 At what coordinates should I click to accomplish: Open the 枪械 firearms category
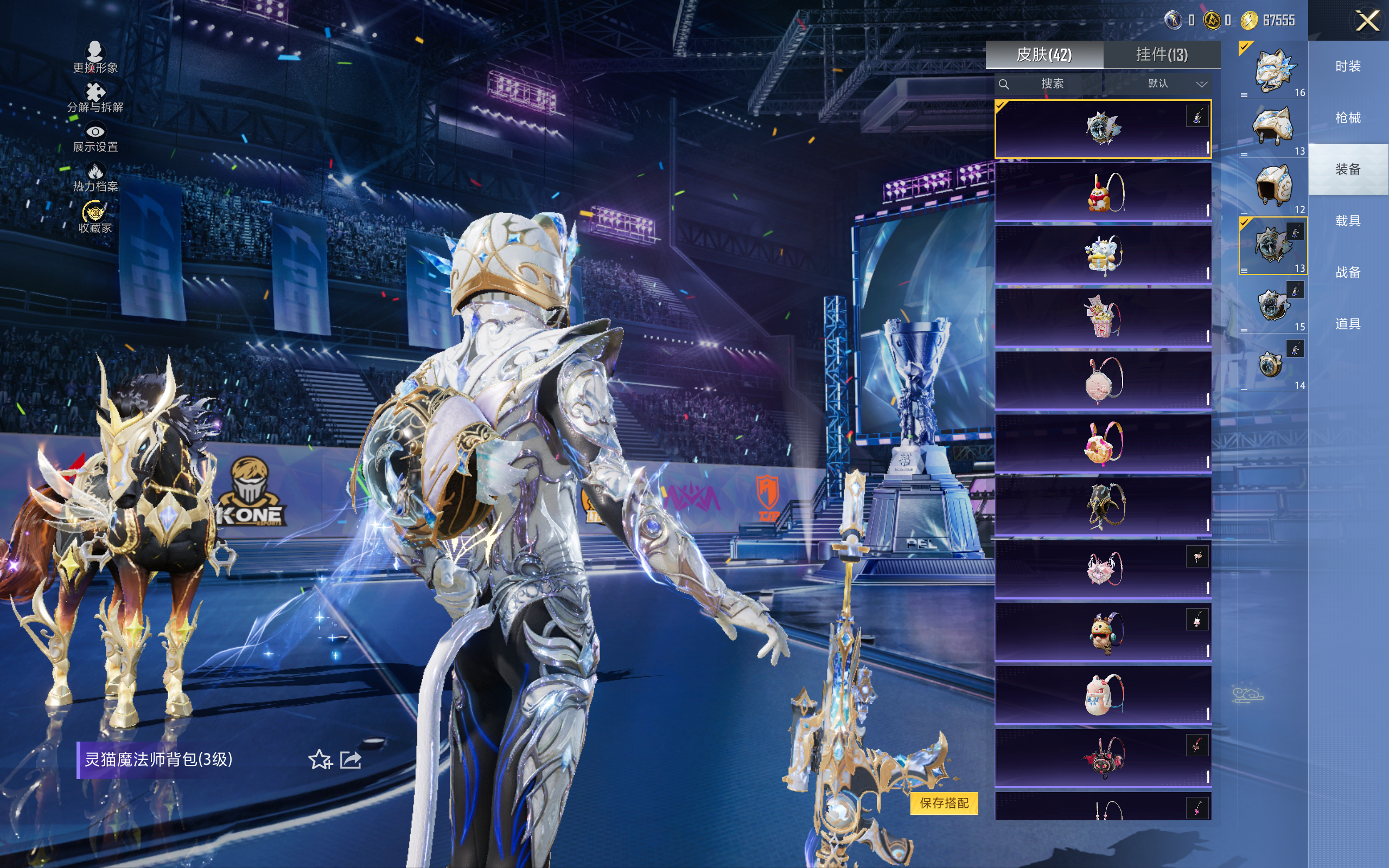(1348, 118)
